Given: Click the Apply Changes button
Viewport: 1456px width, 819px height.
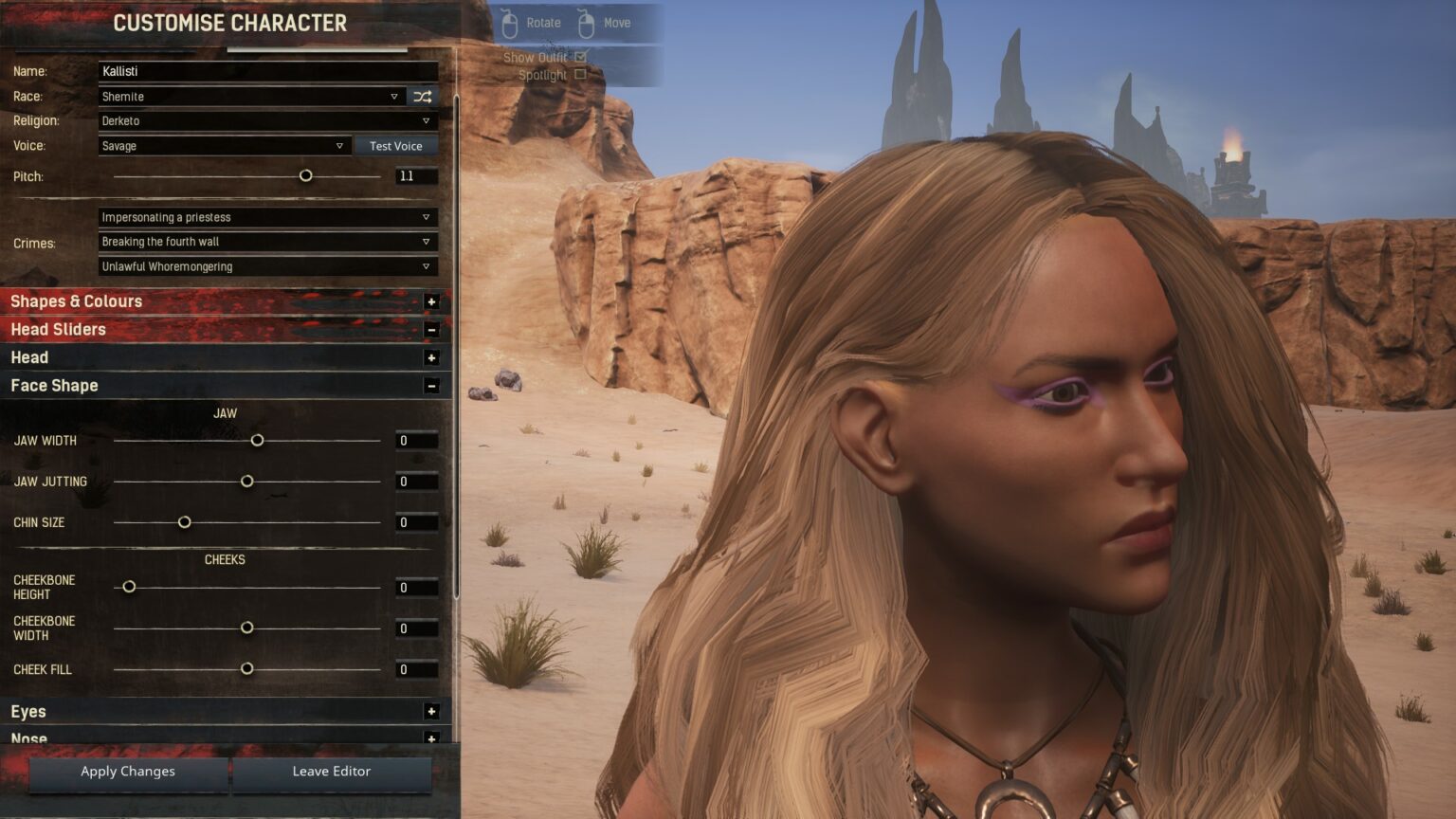Looking at the screenshot, I should [126, 772].
